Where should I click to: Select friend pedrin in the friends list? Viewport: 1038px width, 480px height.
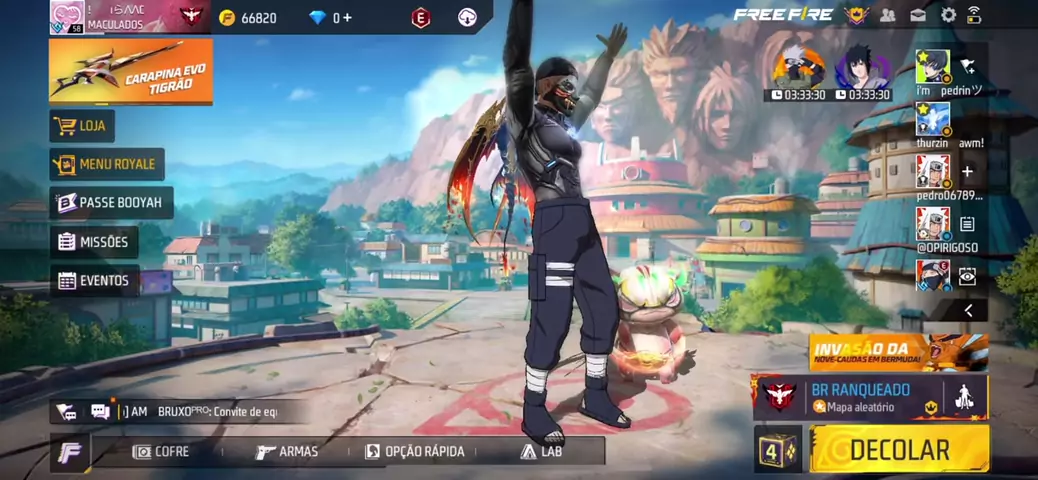[933, 69]
